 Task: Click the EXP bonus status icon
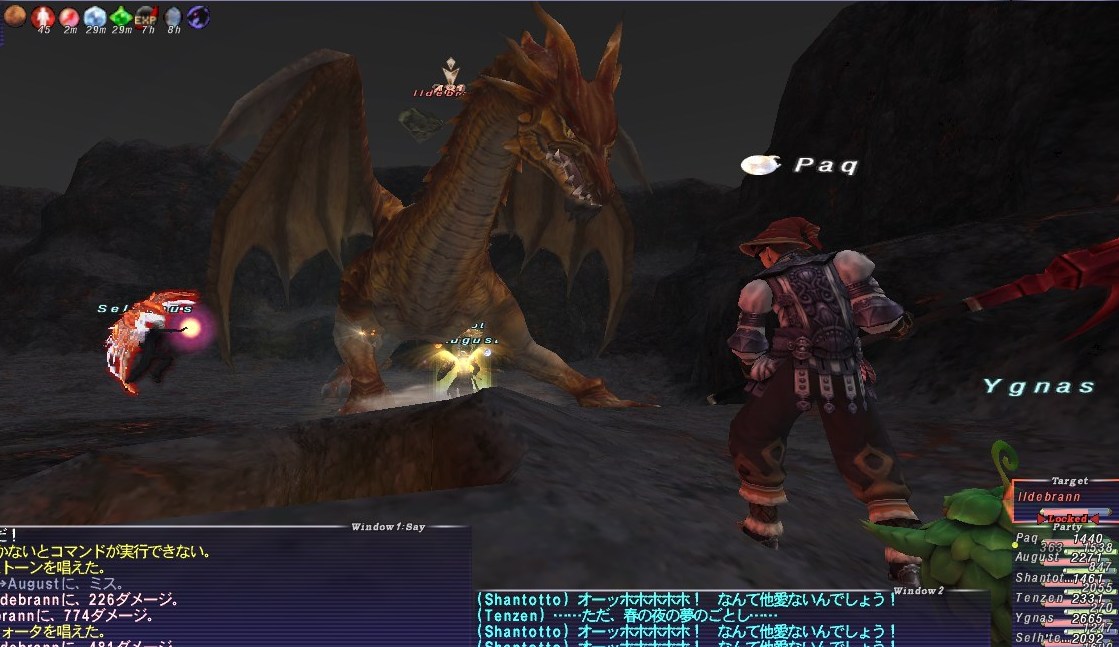pyautogui.click(x=145, y=16)
